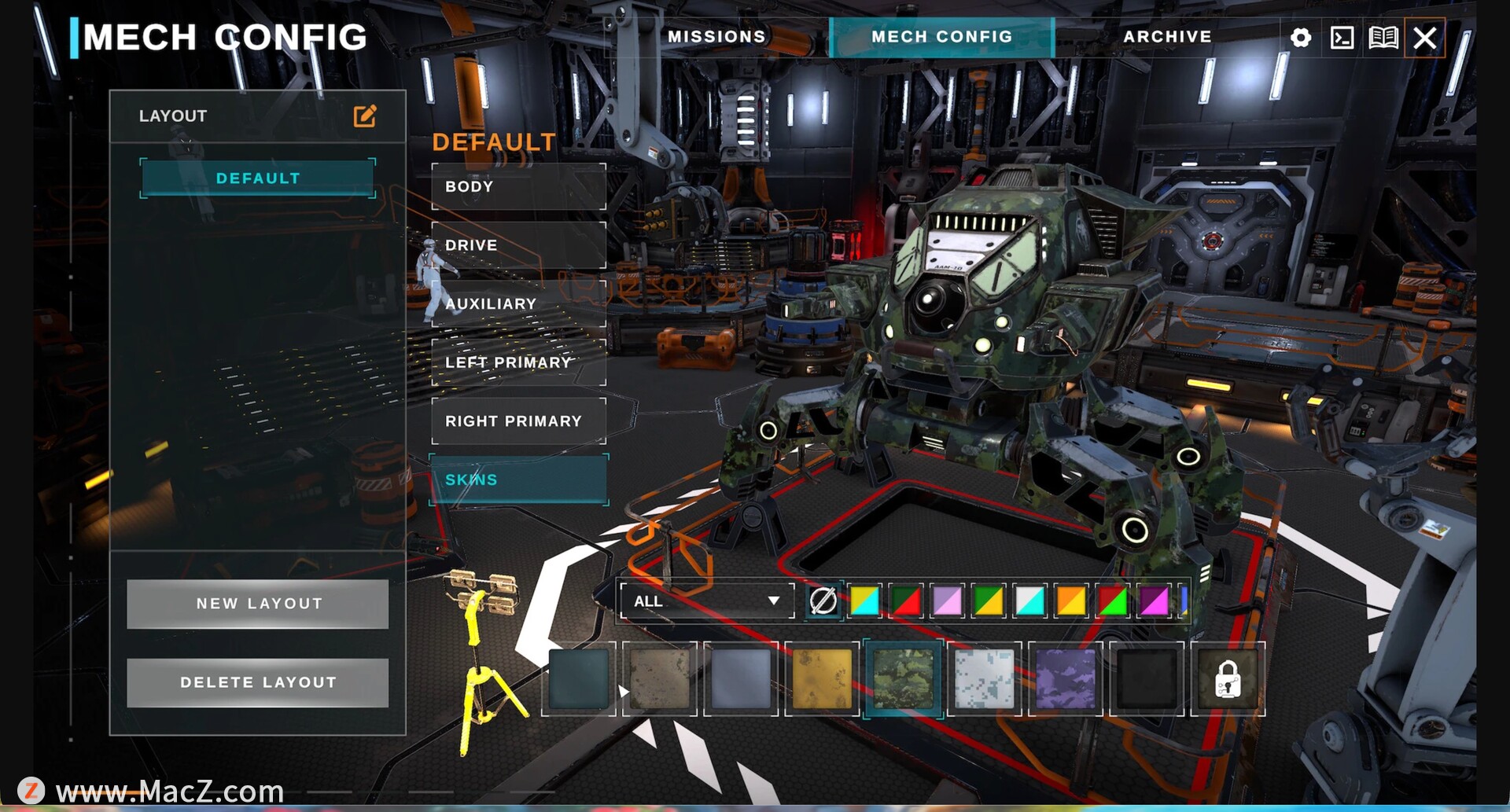This screenshot has width=1510, height=812.
Task: Apply the purple camo skin
Action: [1066, 679]
